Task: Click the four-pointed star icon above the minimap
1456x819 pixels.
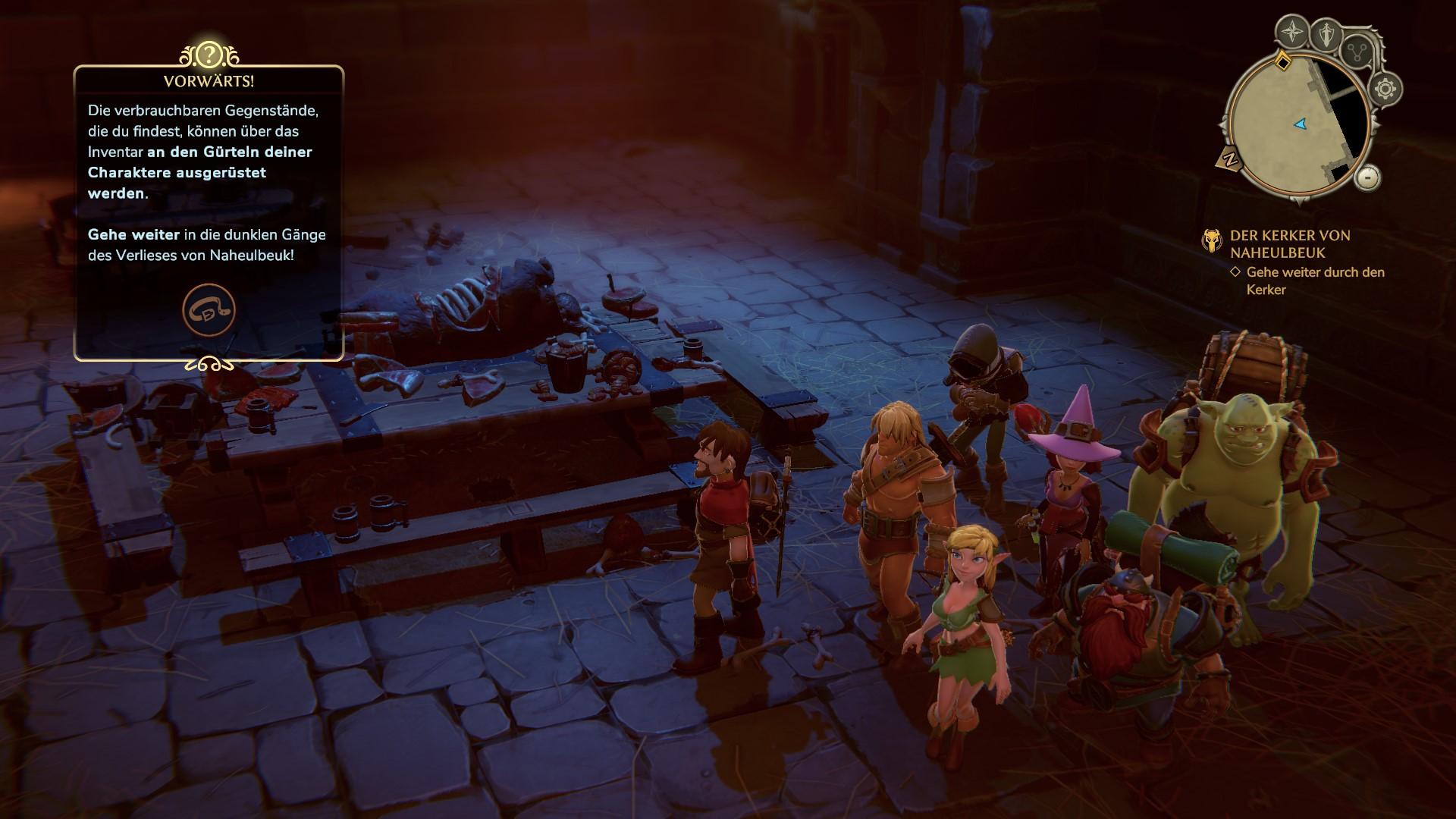Action: click(1291, 32)
